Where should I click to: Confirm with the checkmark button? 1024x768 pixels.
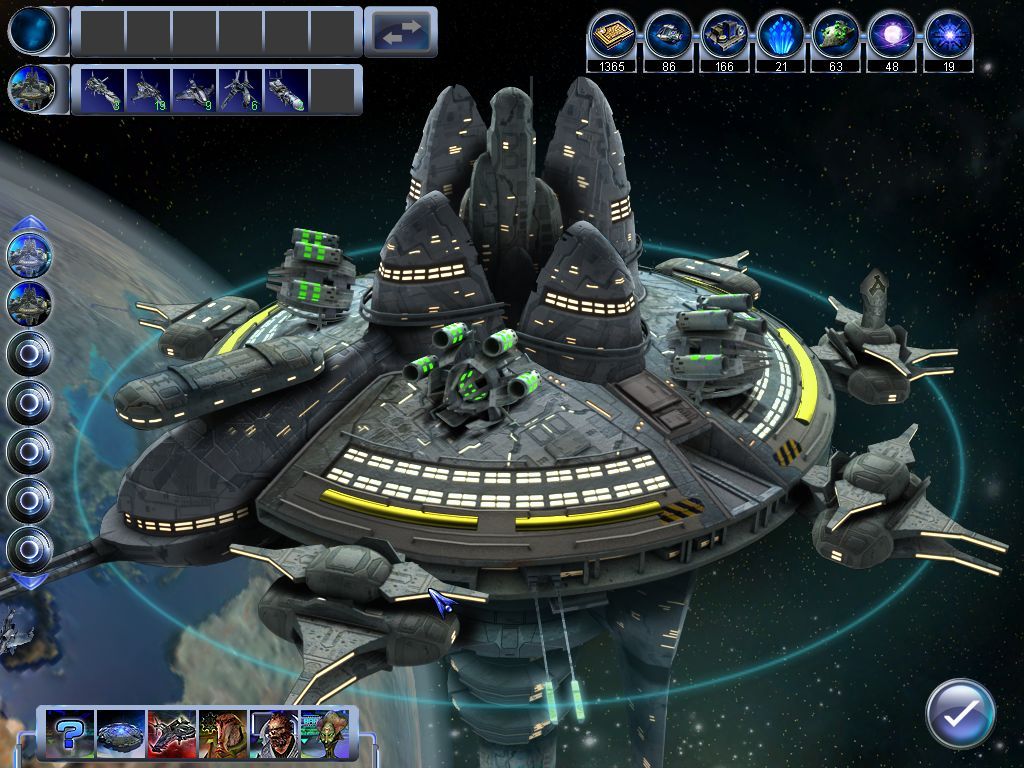coord(959,714)
